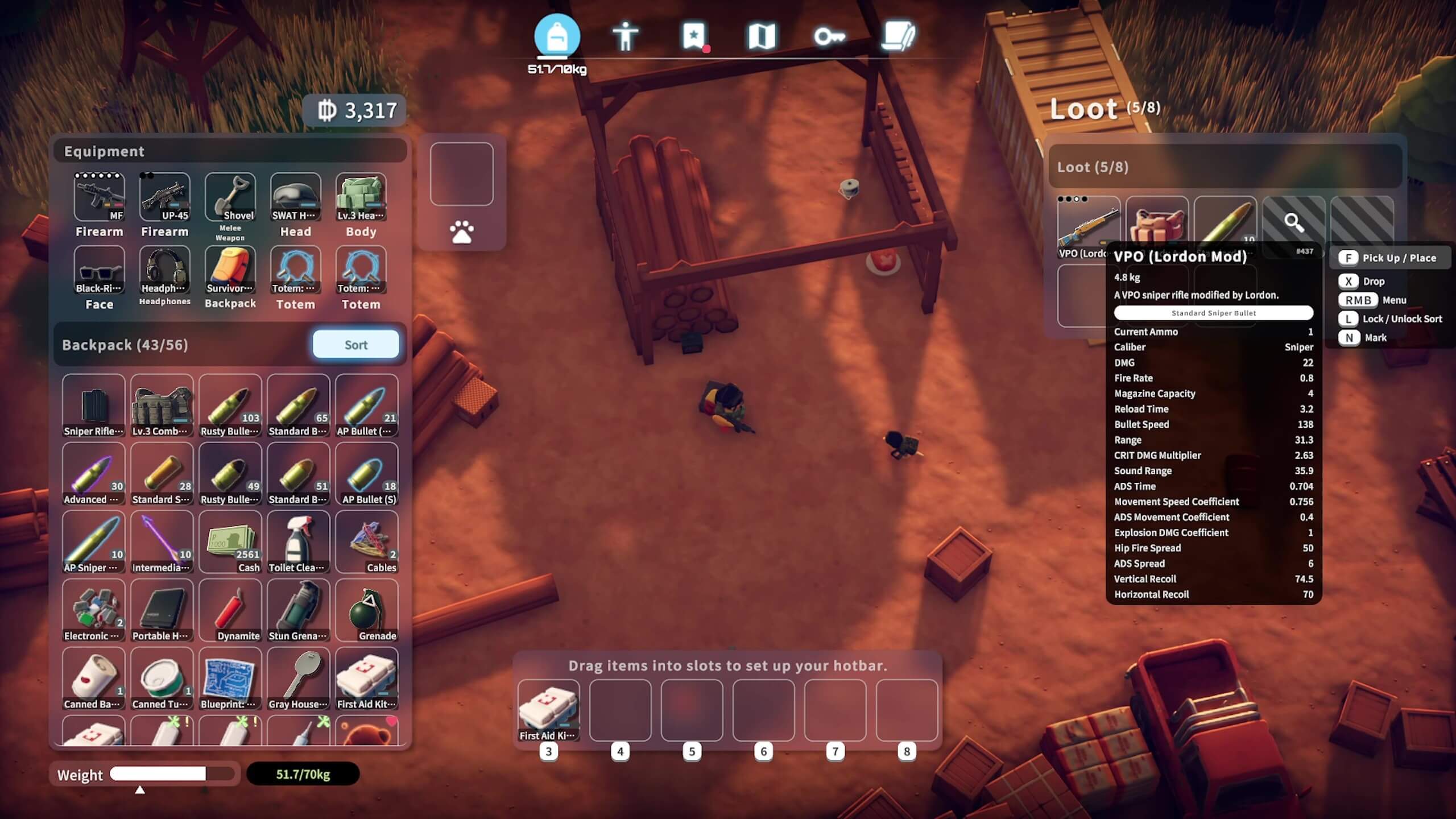Select the Grenade in the backpack

366,610
